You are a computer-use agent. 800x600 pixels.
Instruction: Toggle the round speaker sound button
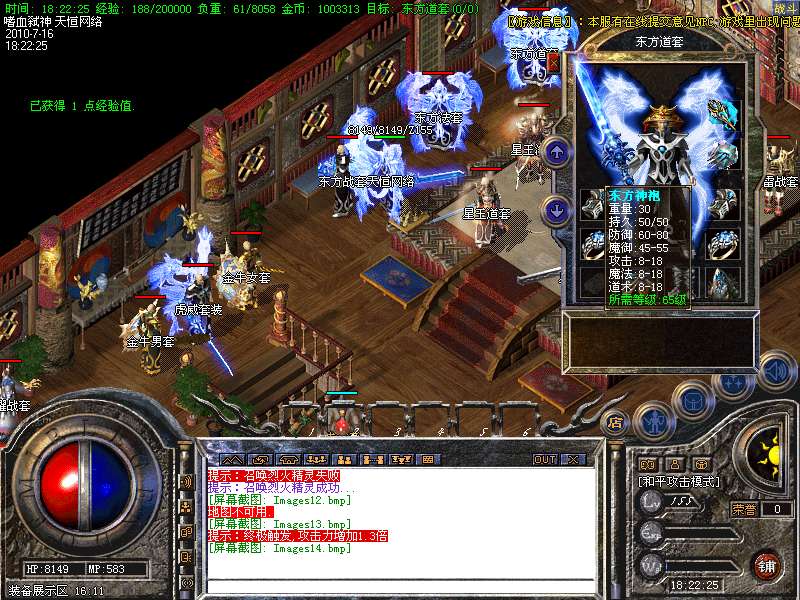coord(776,370)
